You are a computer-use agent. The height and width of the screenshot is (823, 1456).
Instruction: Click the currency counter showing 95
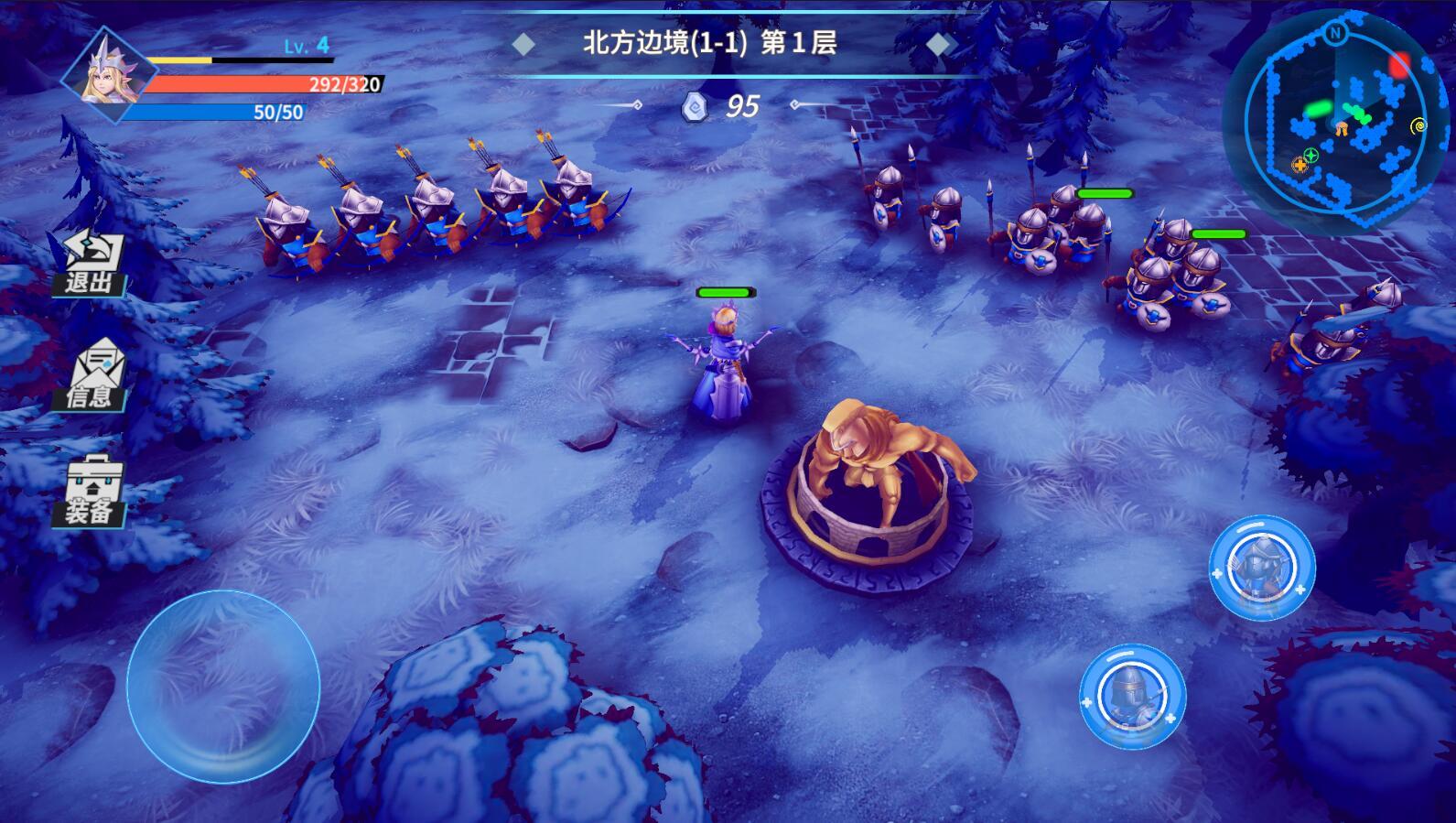741,105
